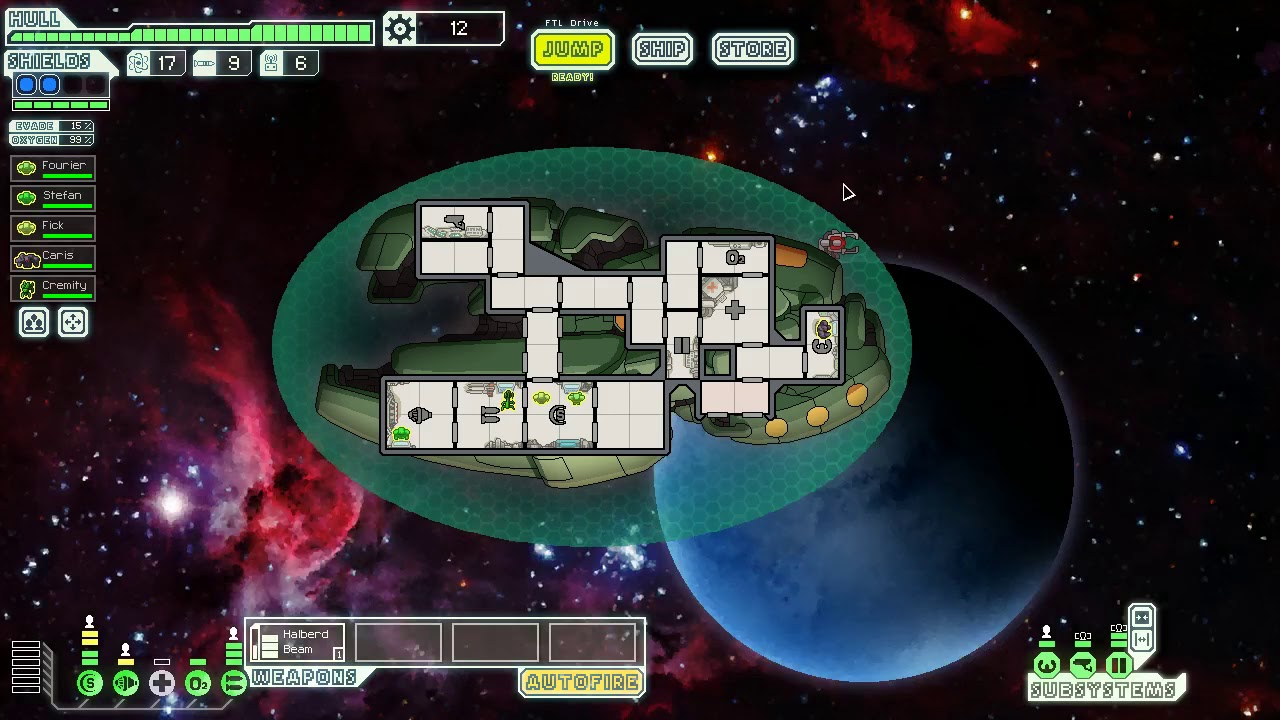Select crew member Fourier

point(53,168)
